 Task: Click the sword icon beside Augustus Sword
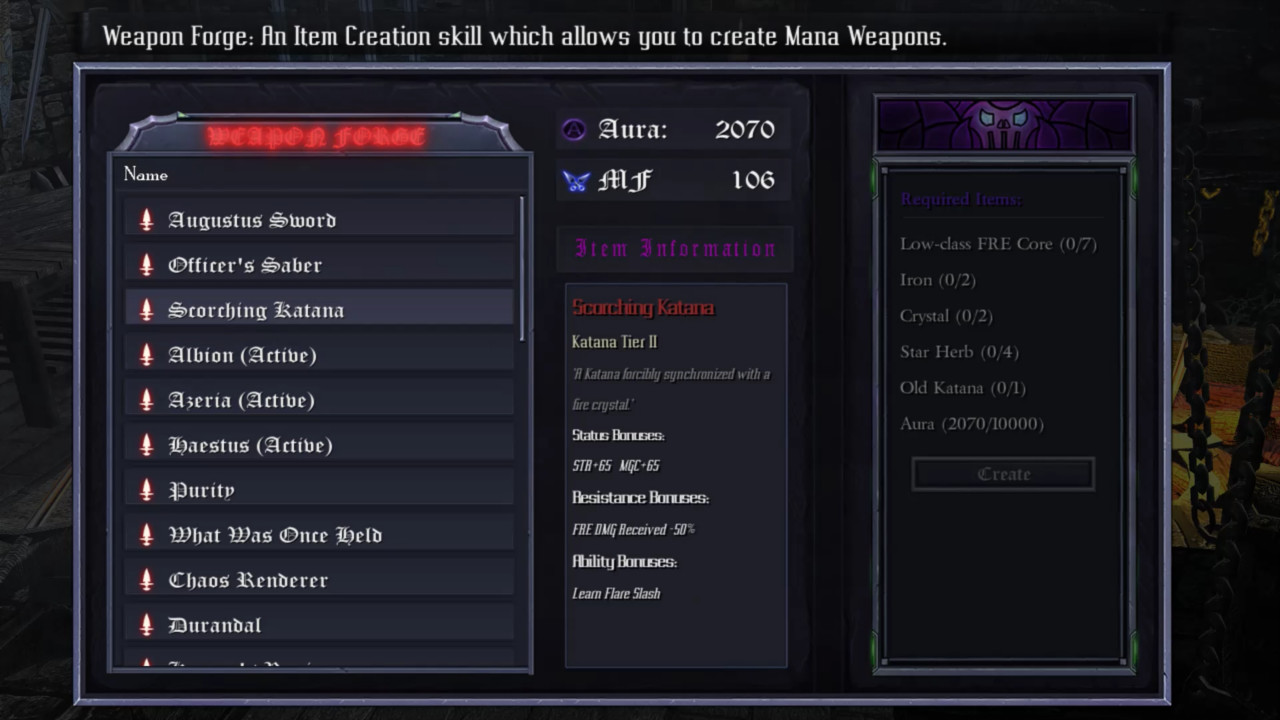click(x=145, y=219)
